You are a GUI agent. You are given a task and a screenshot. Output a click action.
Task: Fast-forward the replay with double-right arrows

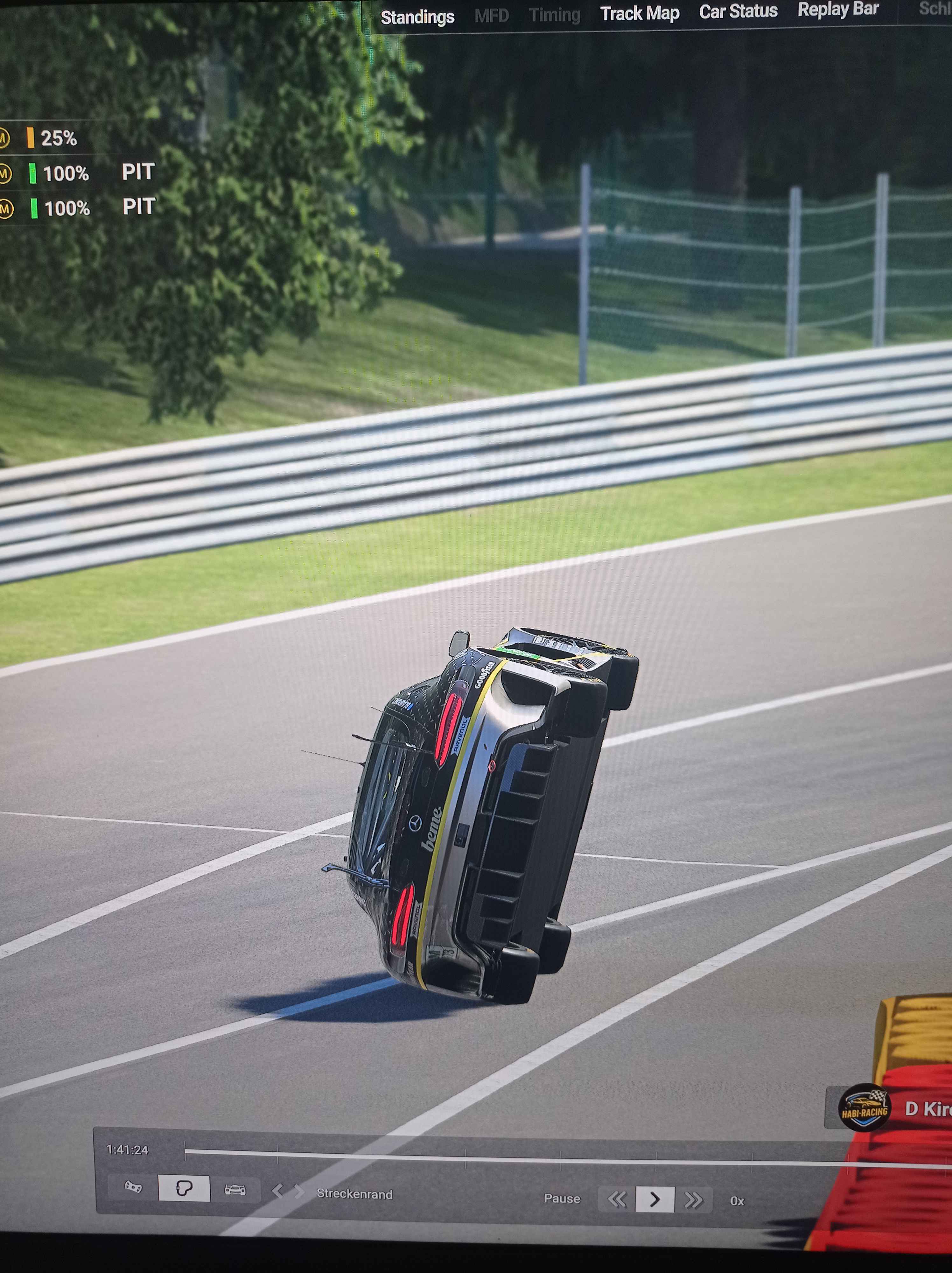(693, 1200)
